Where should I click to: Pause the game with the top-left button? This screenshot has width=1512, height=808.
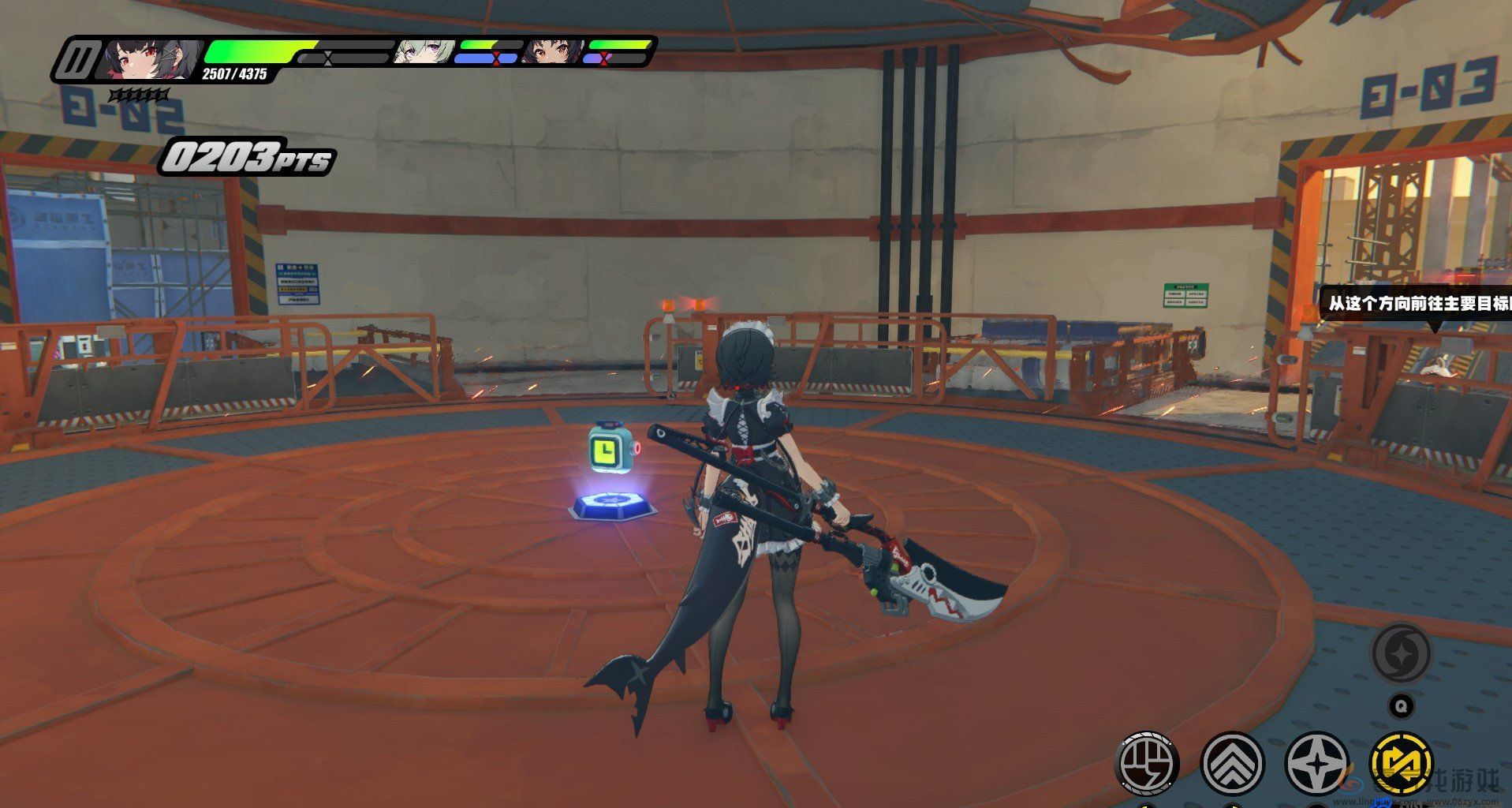[x=79, y=60]
